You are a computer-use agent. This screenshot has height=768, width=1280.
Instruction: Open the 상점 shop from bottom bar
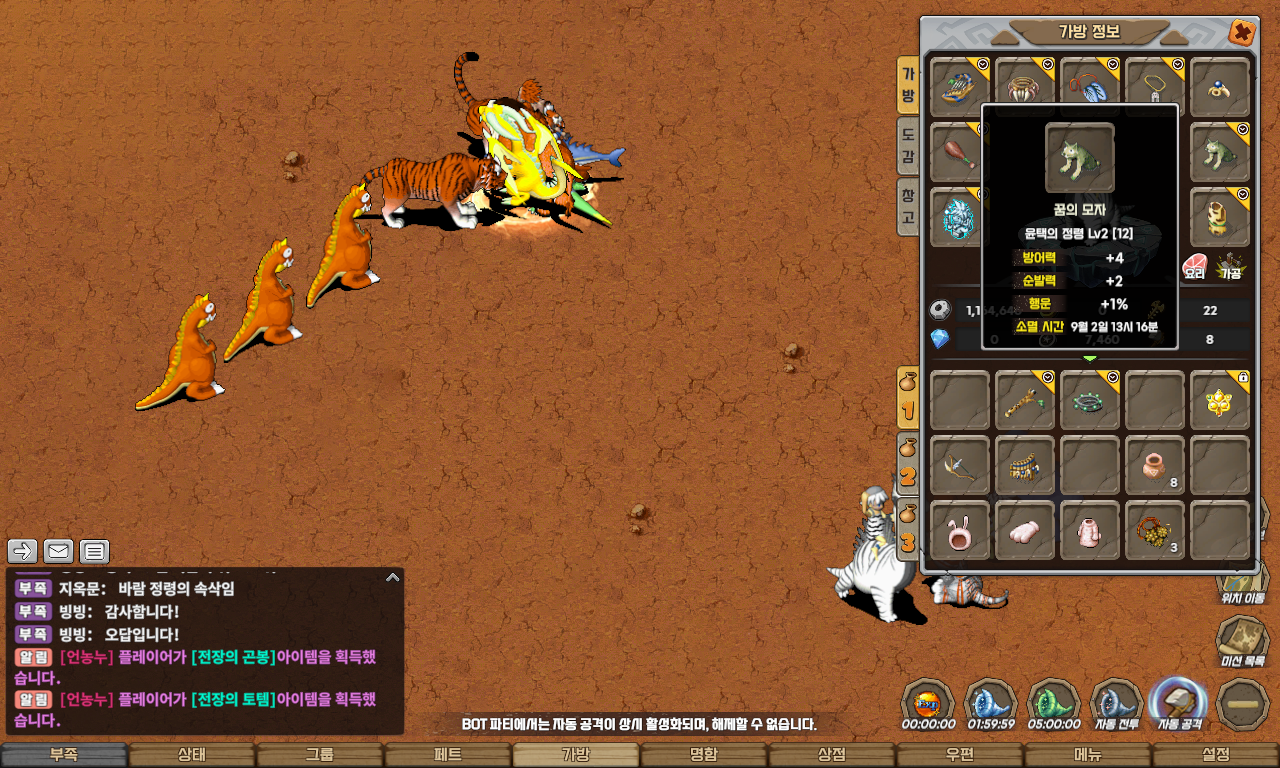point(832,755)
